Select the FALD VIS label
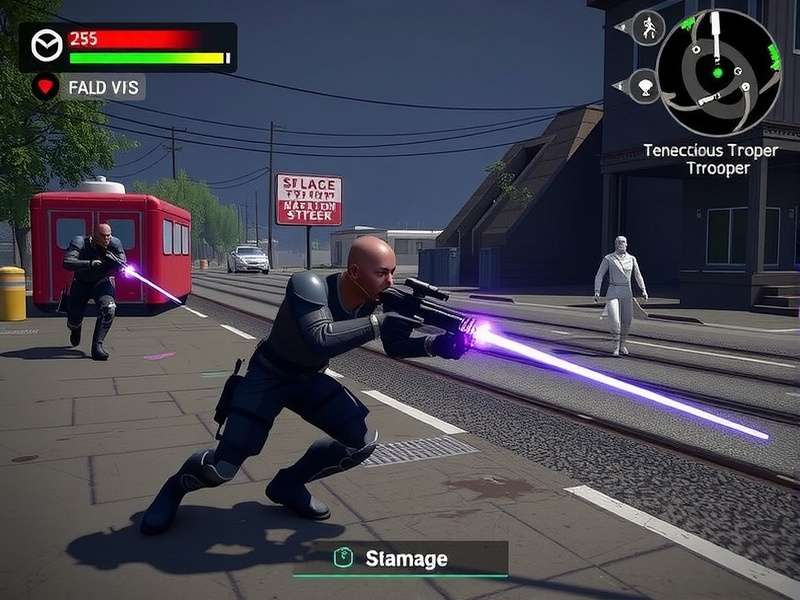The height and width of the screenshot is (600, 800). 103,87
